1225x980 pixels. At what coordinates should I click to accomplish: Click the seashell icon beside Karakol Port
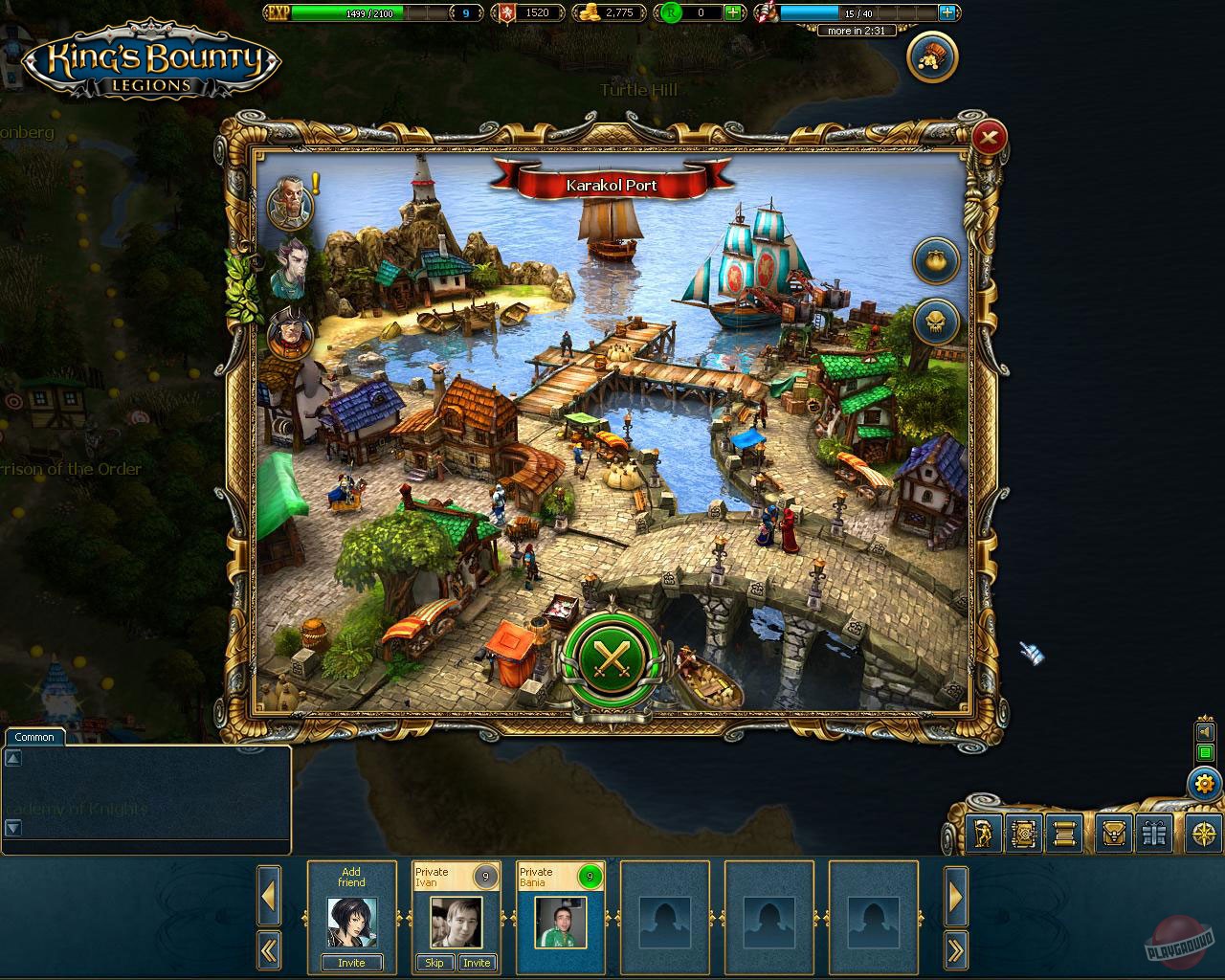pos(936,260)
